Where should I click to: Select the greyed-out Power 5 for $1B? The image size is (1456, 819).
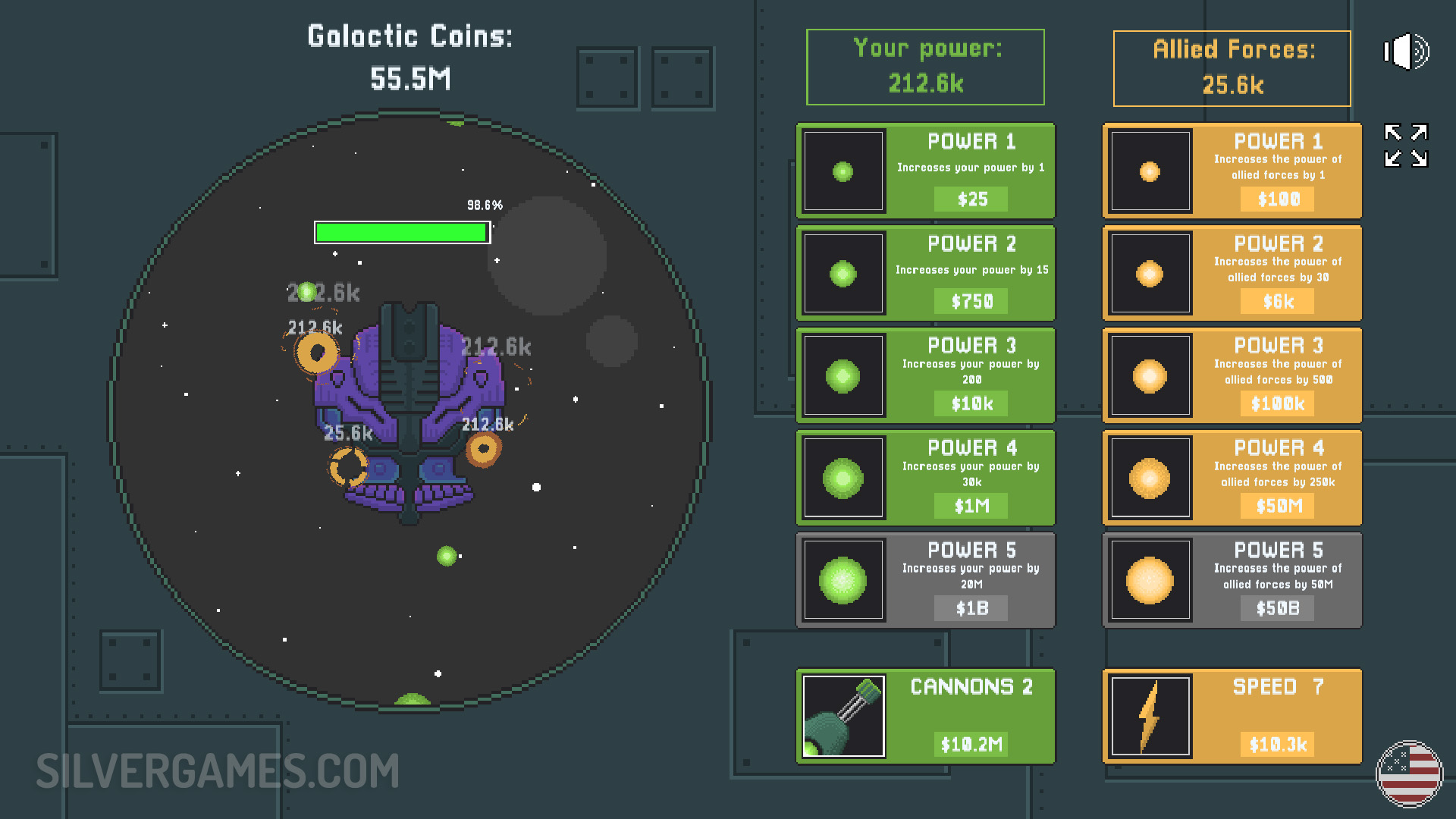(x=925, y=581)
